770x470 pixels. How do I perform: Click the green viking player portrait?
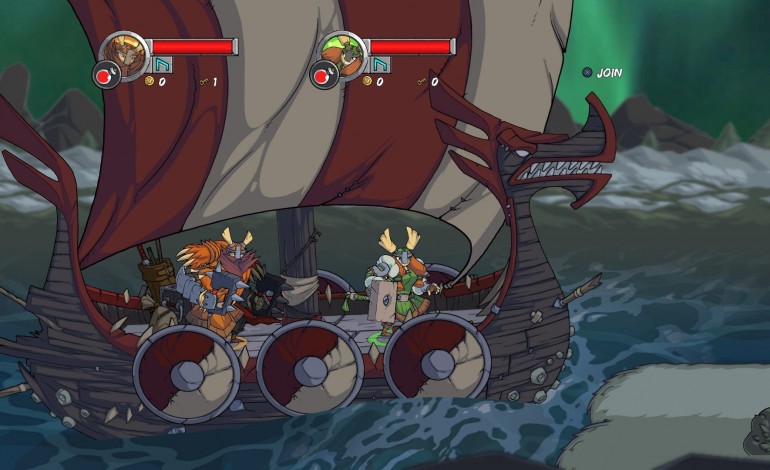342,51
